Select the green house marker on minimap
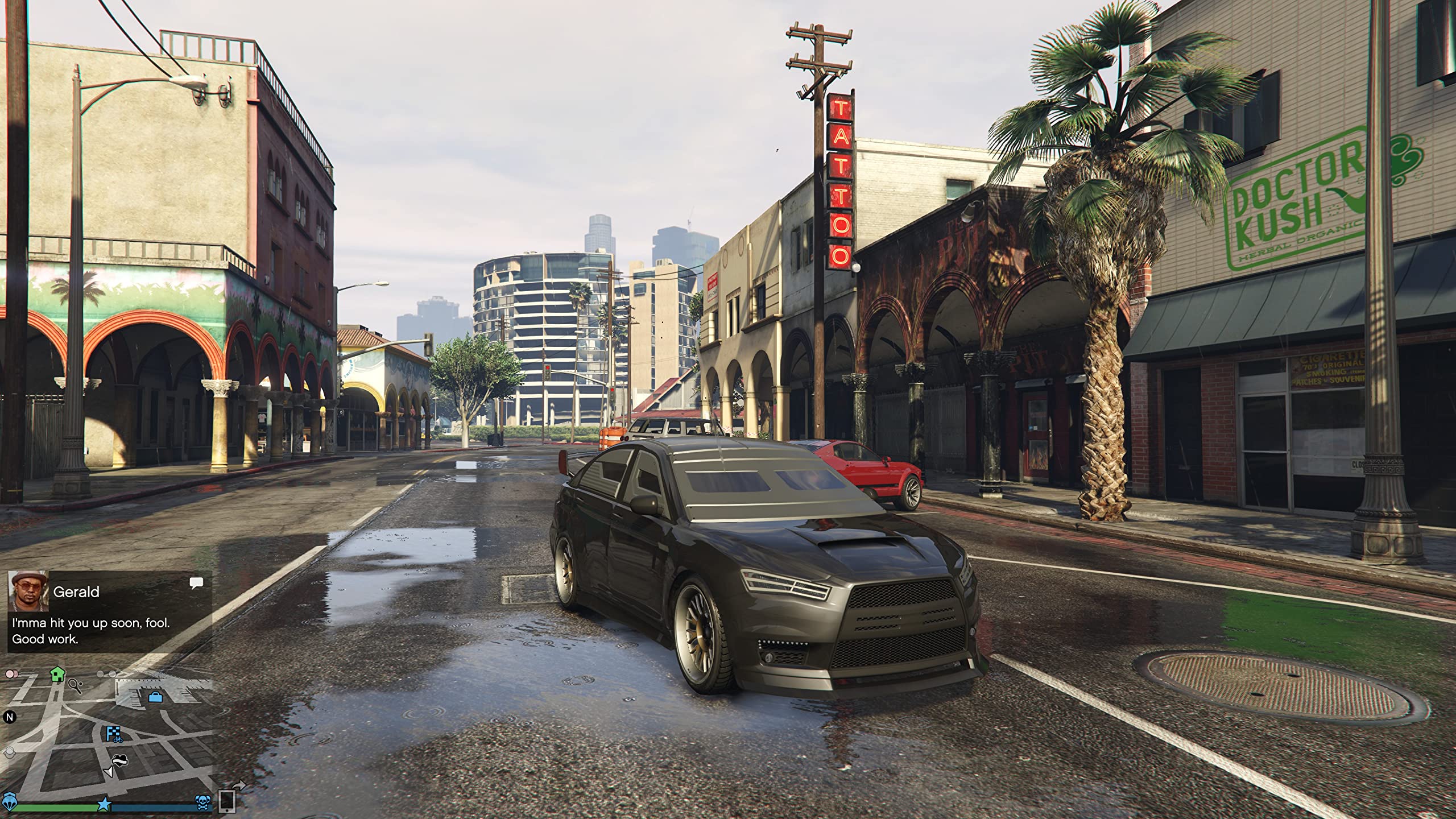The width and height of the screenshot is (1456, 819). pos(57,675)
